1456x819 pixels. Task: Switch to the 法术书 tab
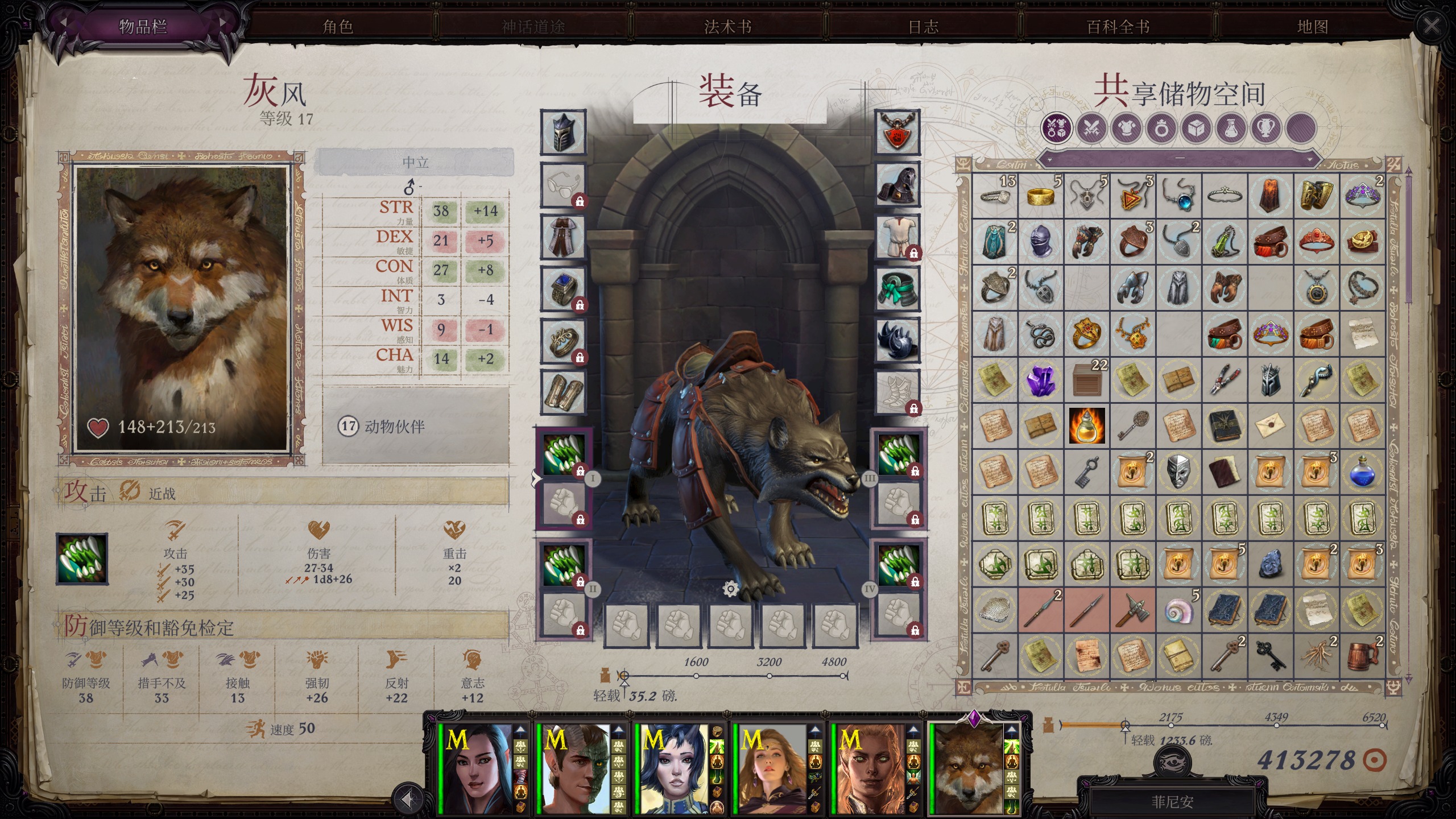tap(729, 27)
